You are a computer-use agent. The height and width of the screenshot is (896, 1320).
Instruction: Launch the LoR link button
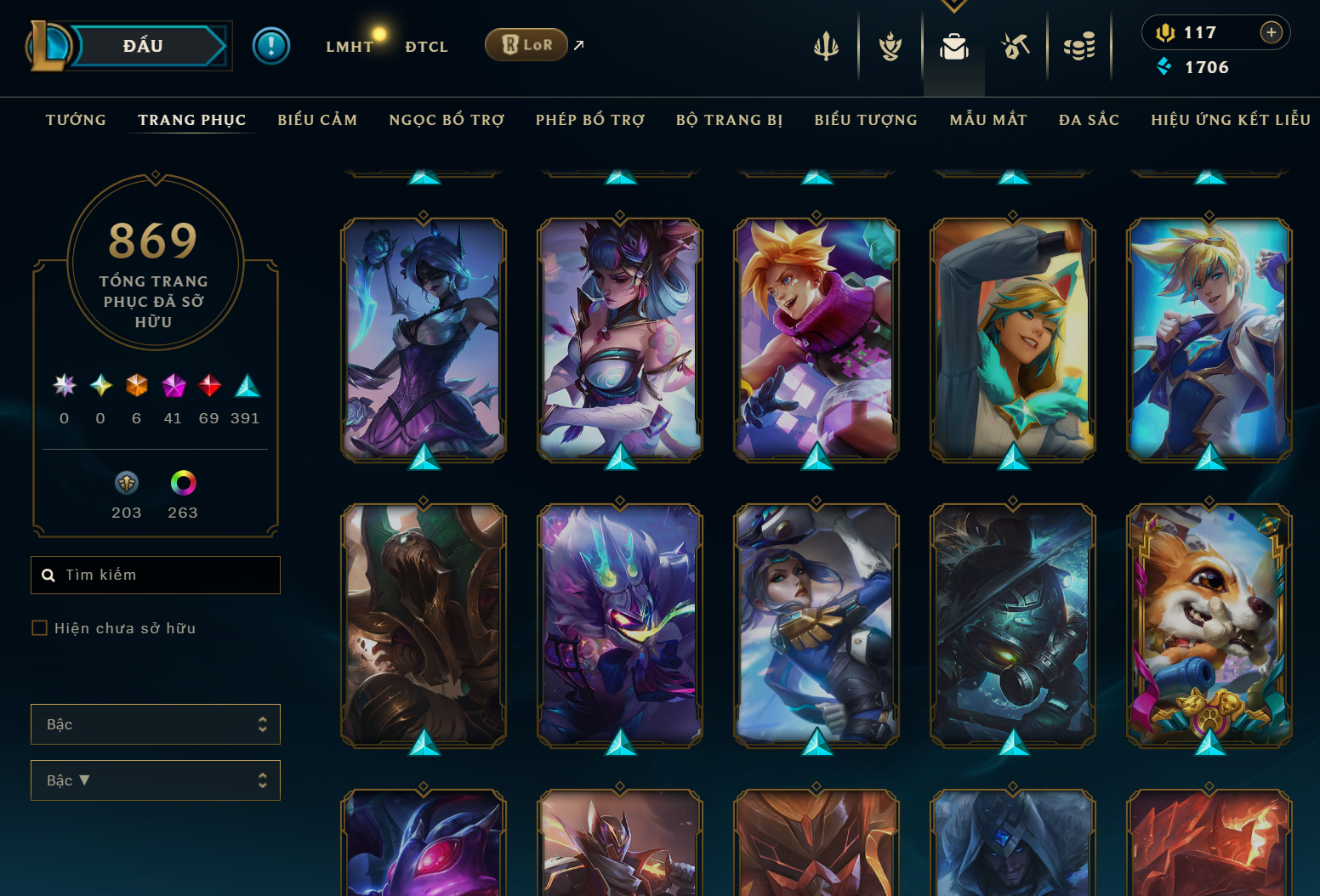[x=526, y=45]
